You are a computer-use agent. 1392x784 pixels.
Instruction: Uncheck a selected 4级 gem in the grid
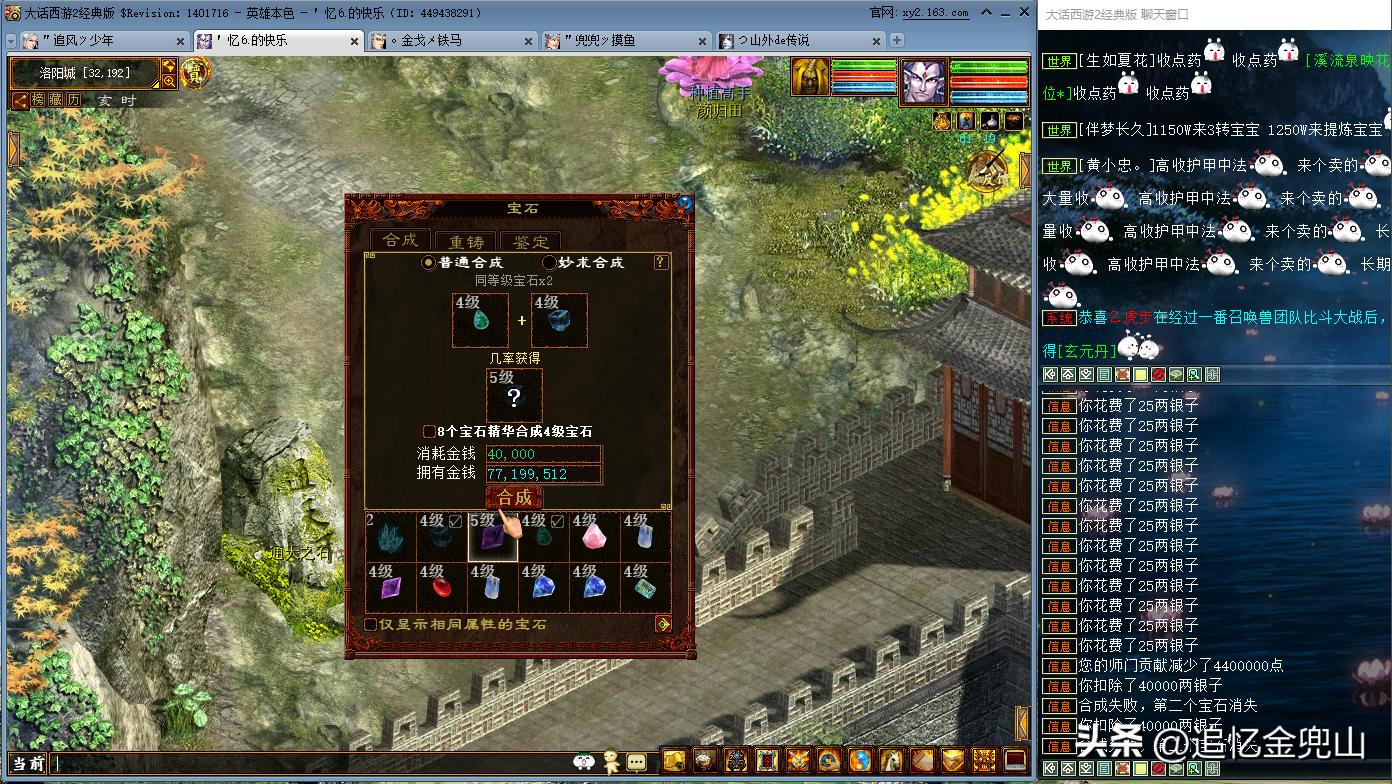456,521
